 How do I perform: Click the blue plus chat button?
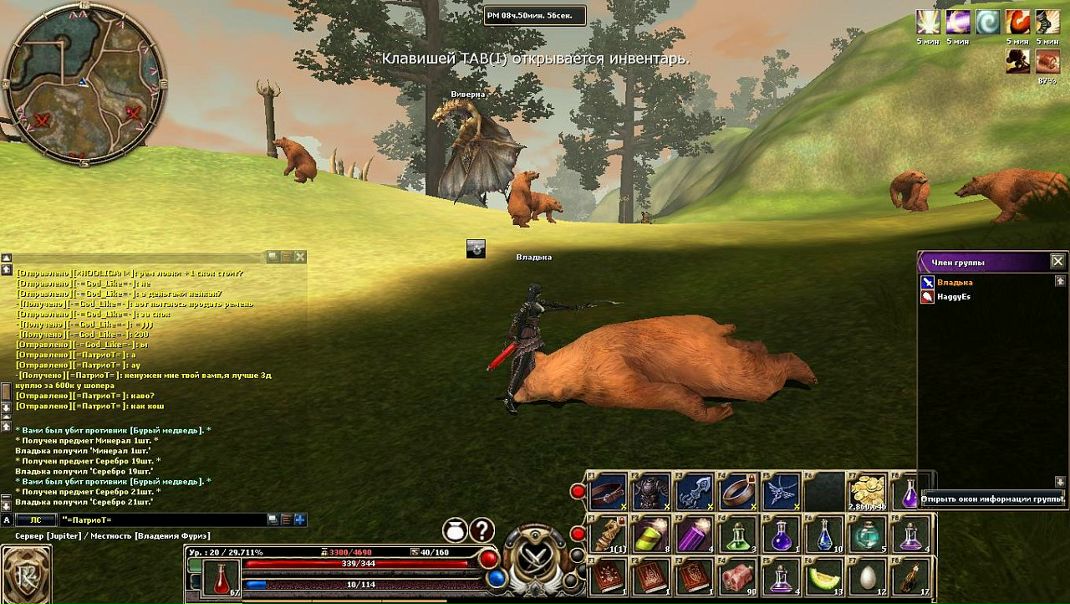300,520
